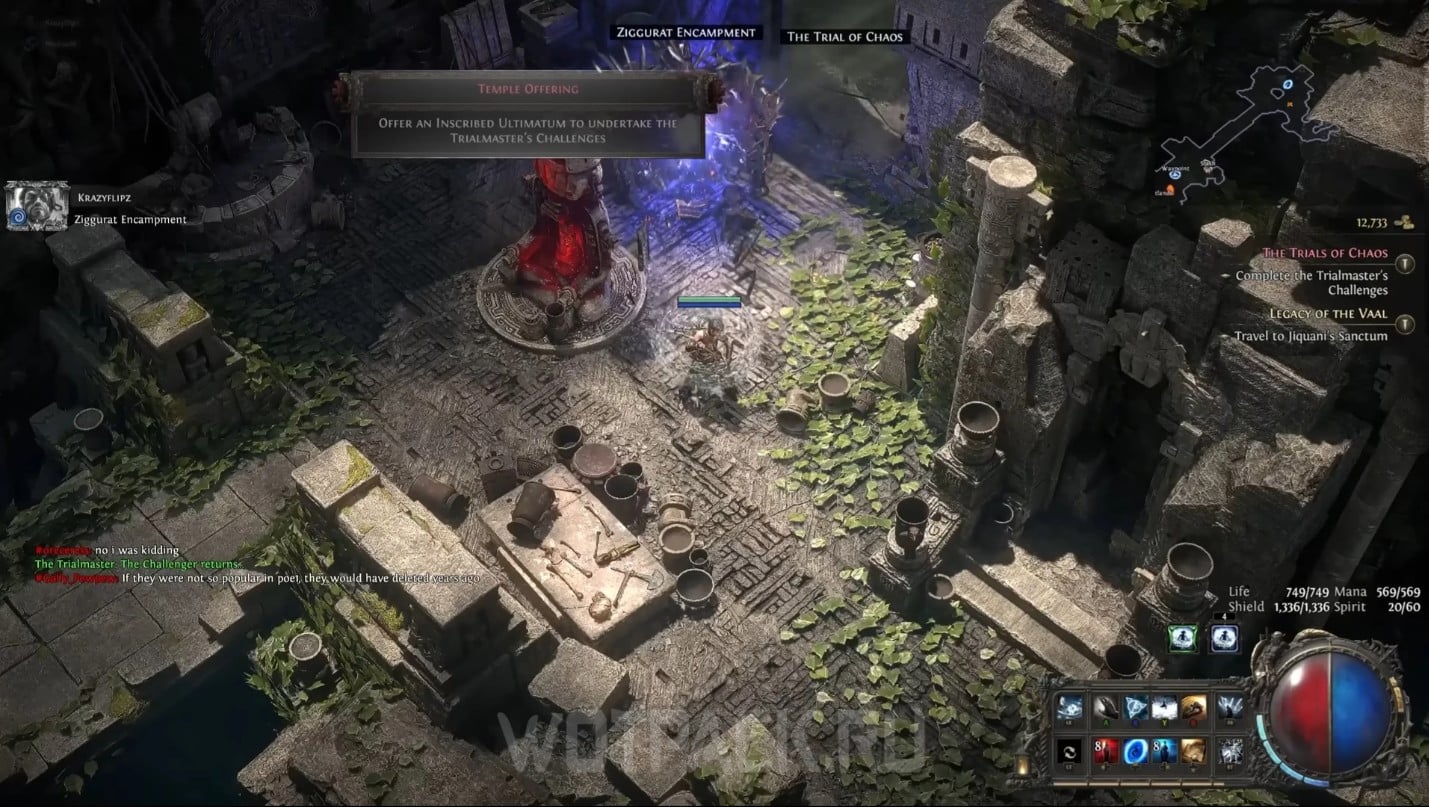
Task: Click the dark claw skill bound to A
Action: [x=1106, y=708]
